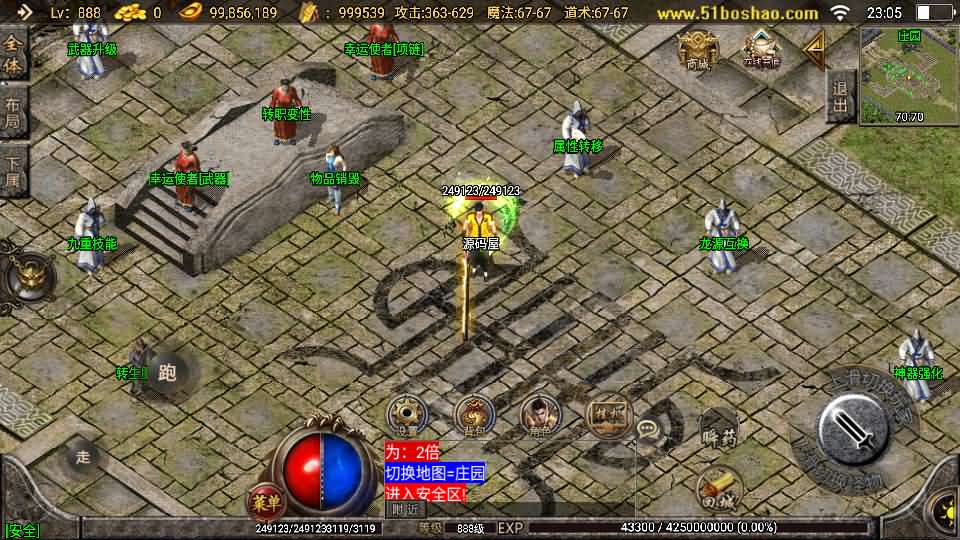This screenshot has height=540, width=960.
Task: Select the 全体 tab on the left edge
Action: 13,55
